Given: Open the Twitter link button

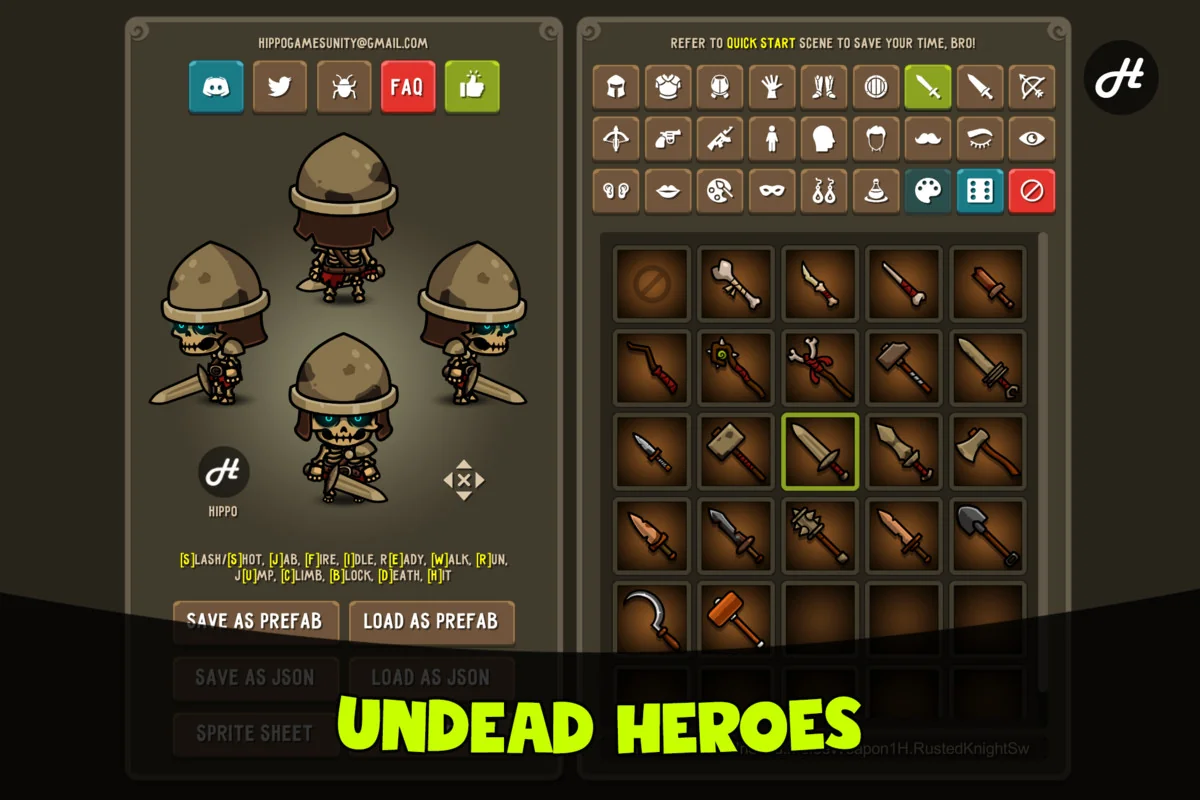Looking at the screenshot, I should click(x=280, y=87).
